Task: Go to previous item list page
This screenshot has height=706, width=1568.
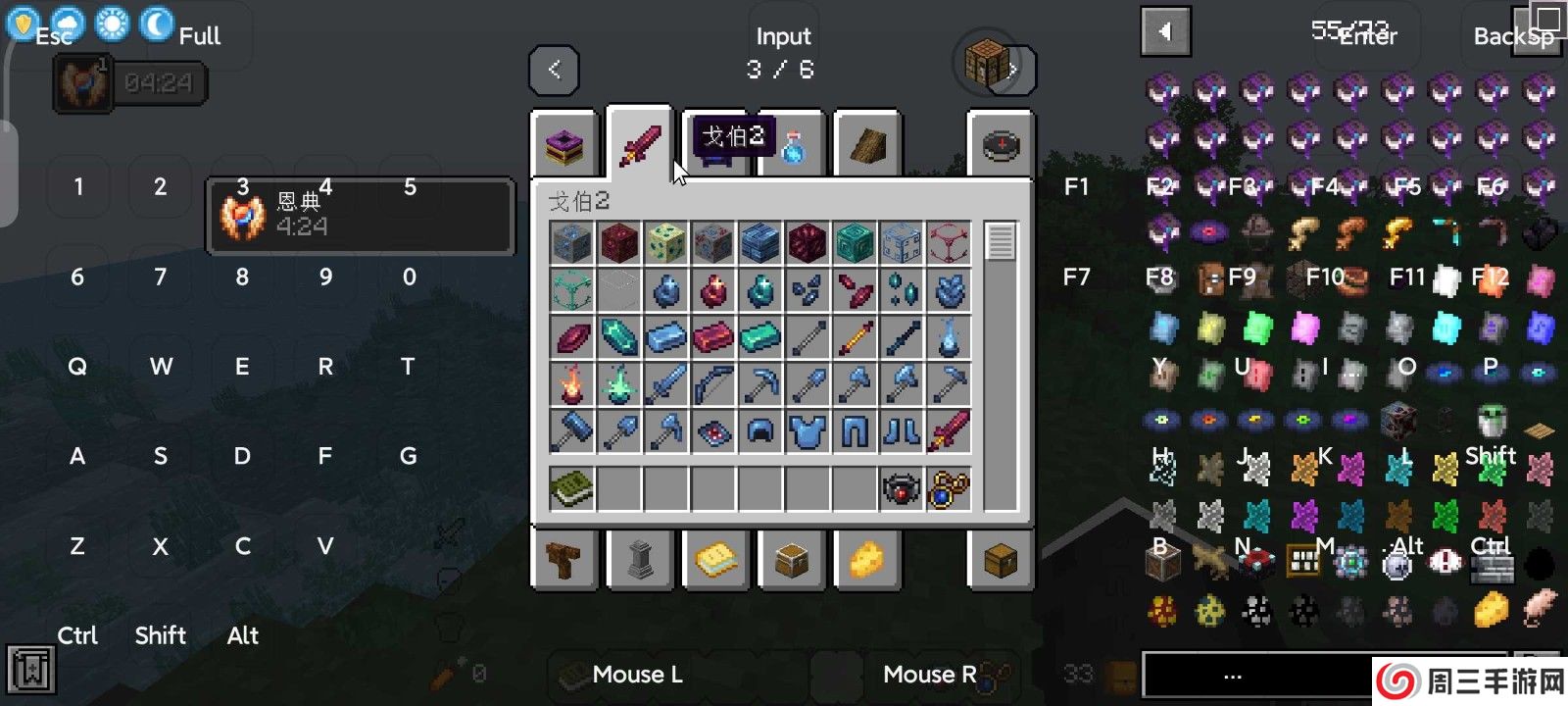Action: (1165, 32)
